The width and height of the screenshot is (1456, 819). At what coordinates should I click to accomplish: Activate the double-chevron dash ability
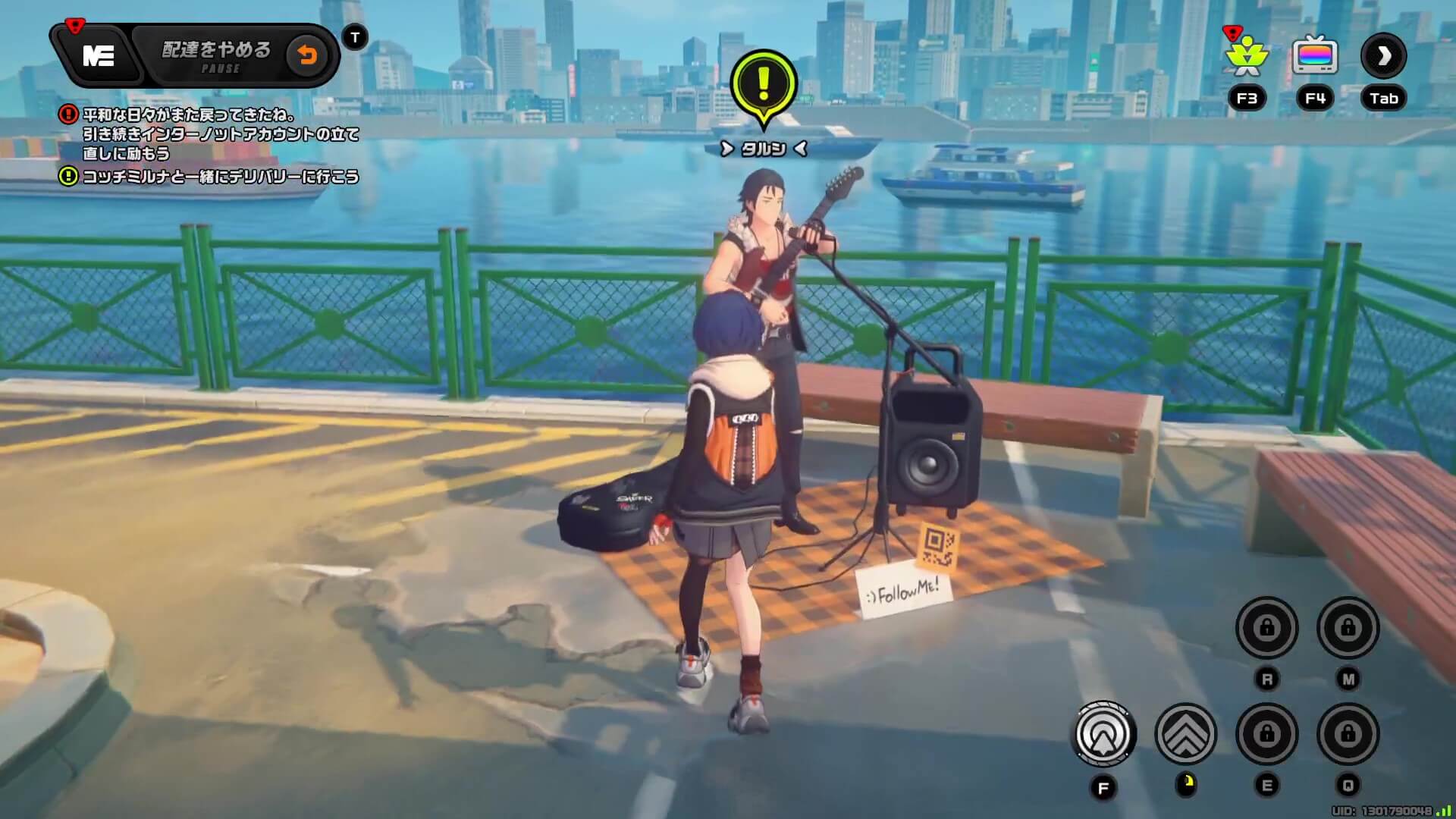pyautogui.click(x=1185, y=733)
